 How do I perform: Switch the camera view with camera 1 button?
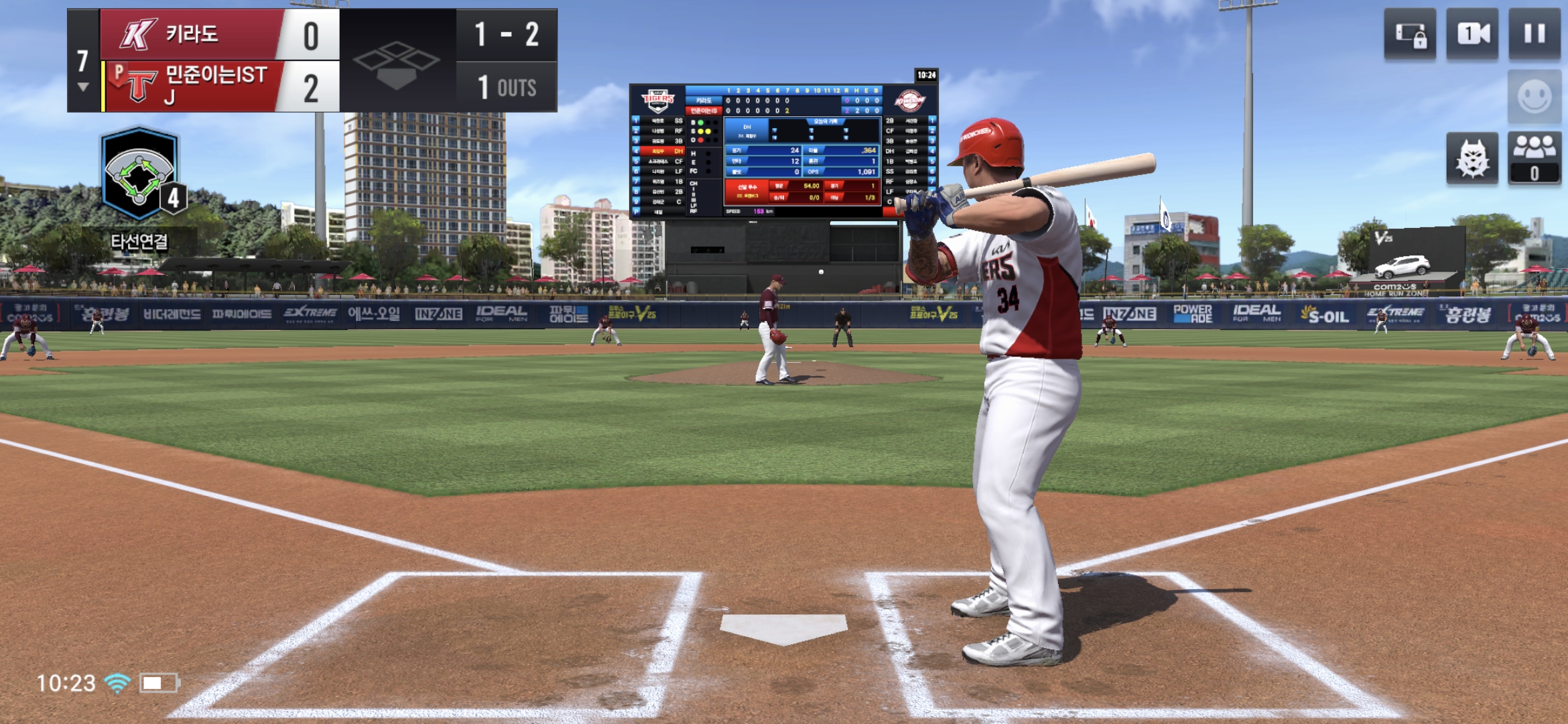click(1473, 34)
